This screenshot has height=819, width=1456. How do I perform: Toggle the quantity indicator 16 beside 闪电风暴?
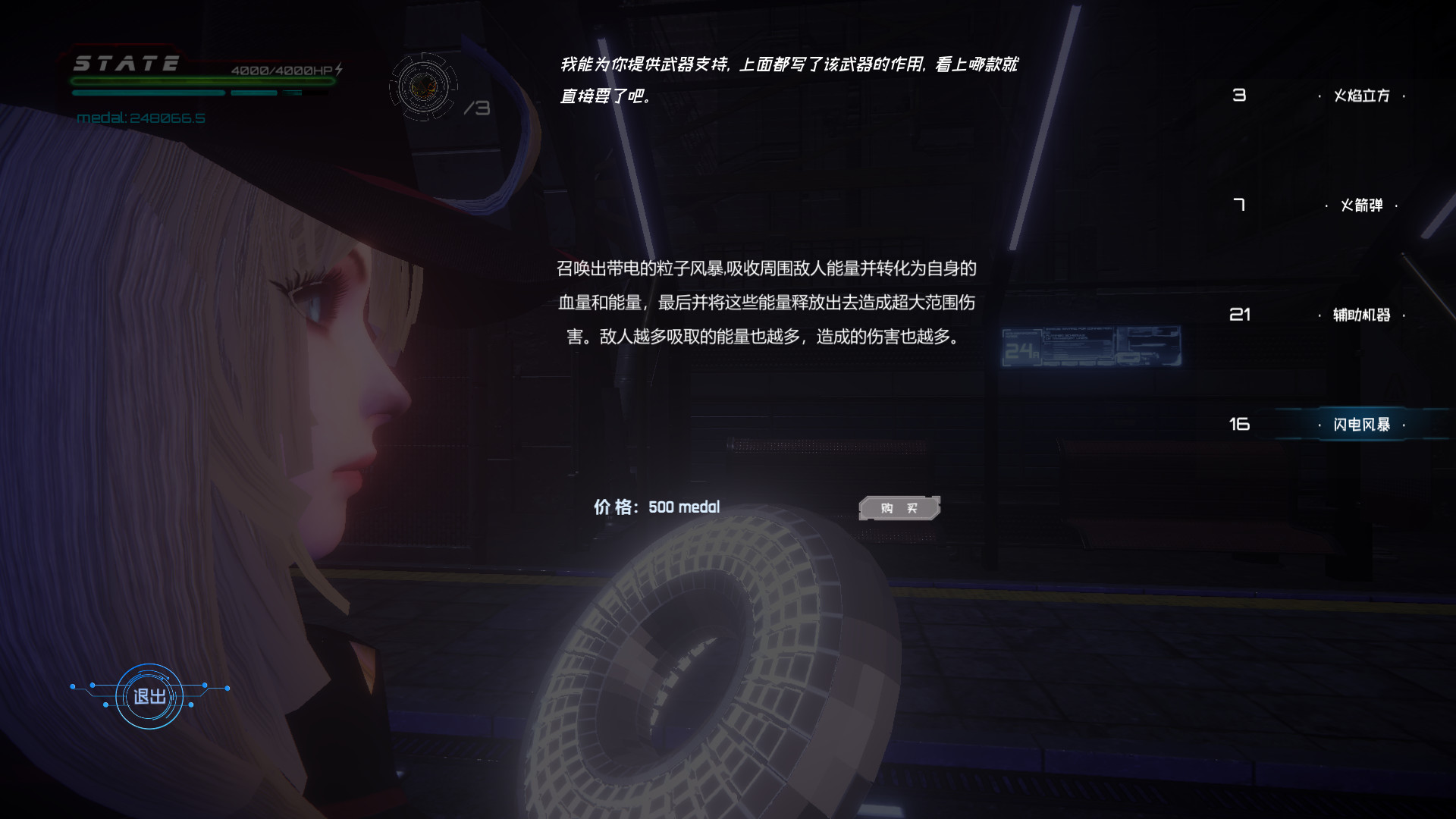click(1241, 425)
